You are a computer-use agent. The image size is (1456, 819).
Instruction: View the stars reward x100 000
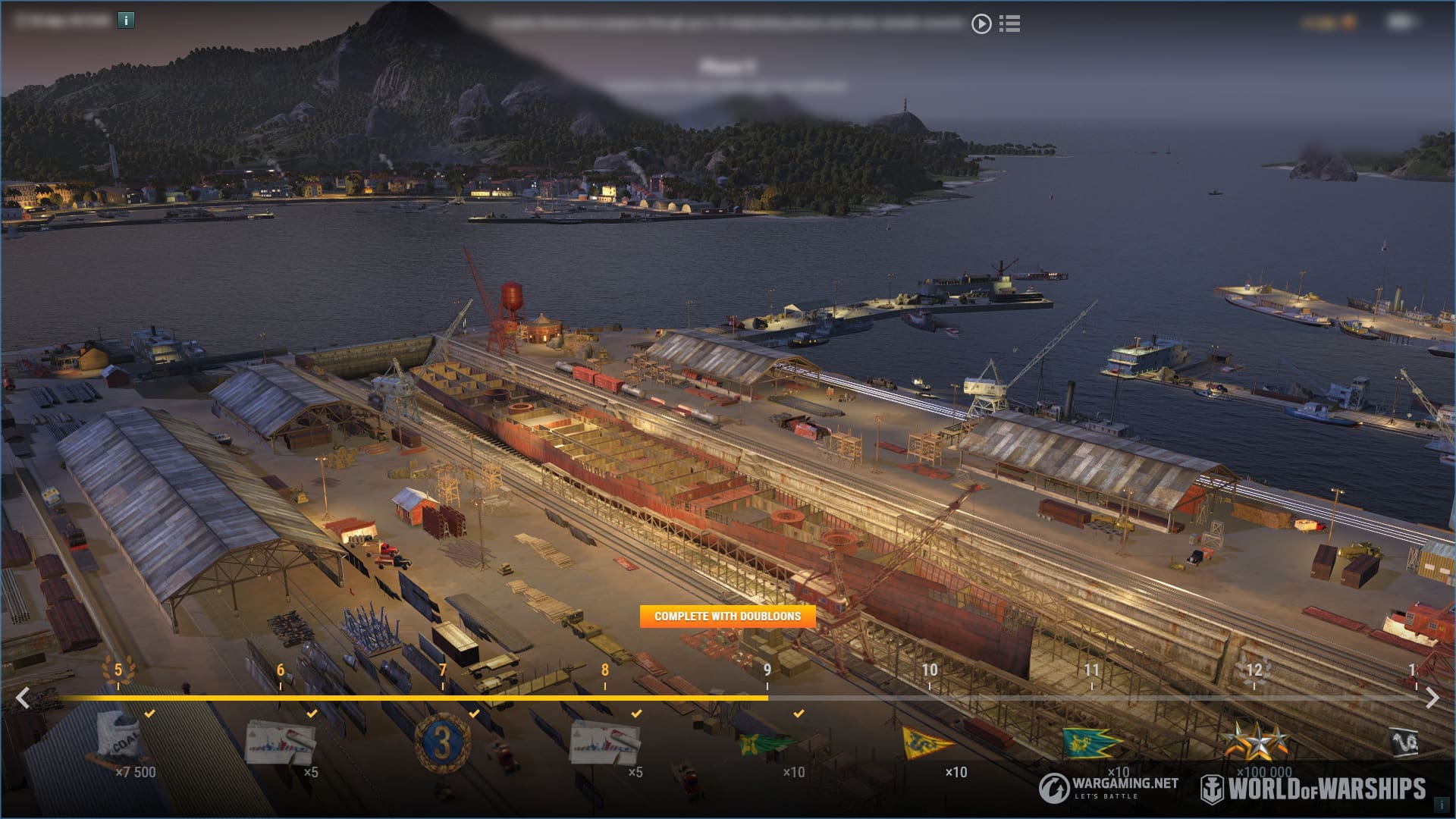(x=1257, y=741)
